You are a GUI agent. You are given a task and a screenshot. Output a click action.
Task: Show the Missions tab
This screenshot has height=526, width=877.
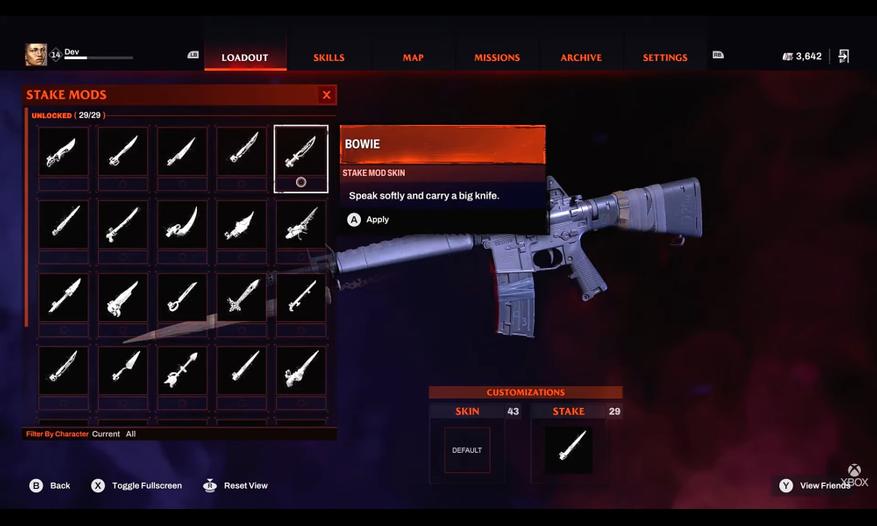(x=497, y=57)
